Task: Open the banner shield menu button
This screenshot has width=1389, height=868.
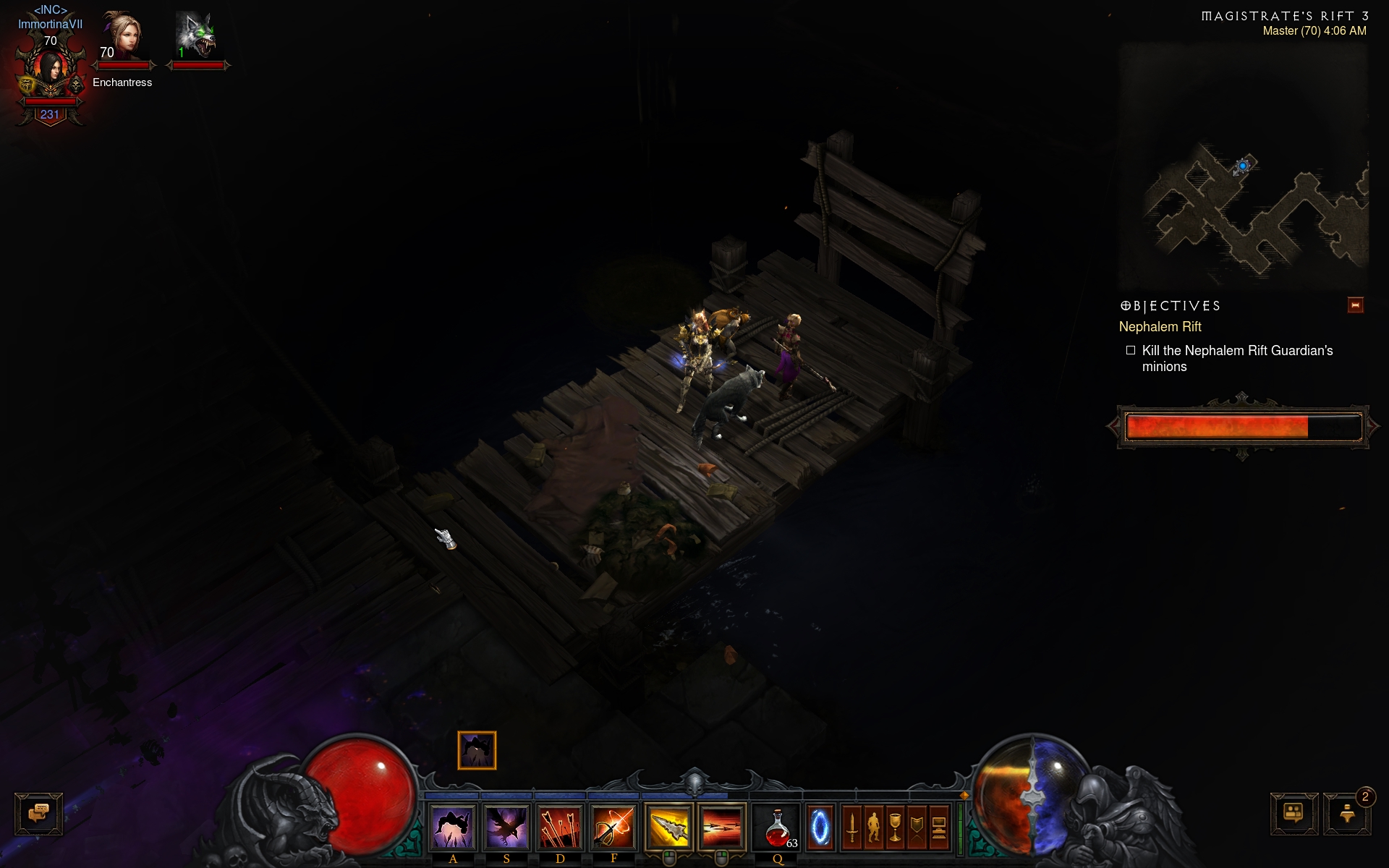Action: click(917, 827)
